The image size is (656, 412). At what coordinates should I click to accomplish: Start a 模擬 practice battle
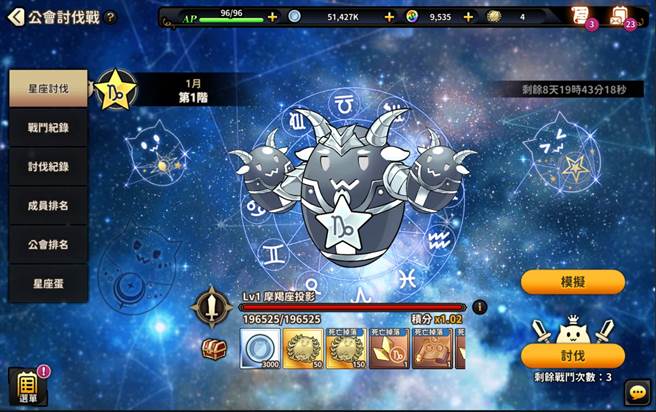point(572,282)
